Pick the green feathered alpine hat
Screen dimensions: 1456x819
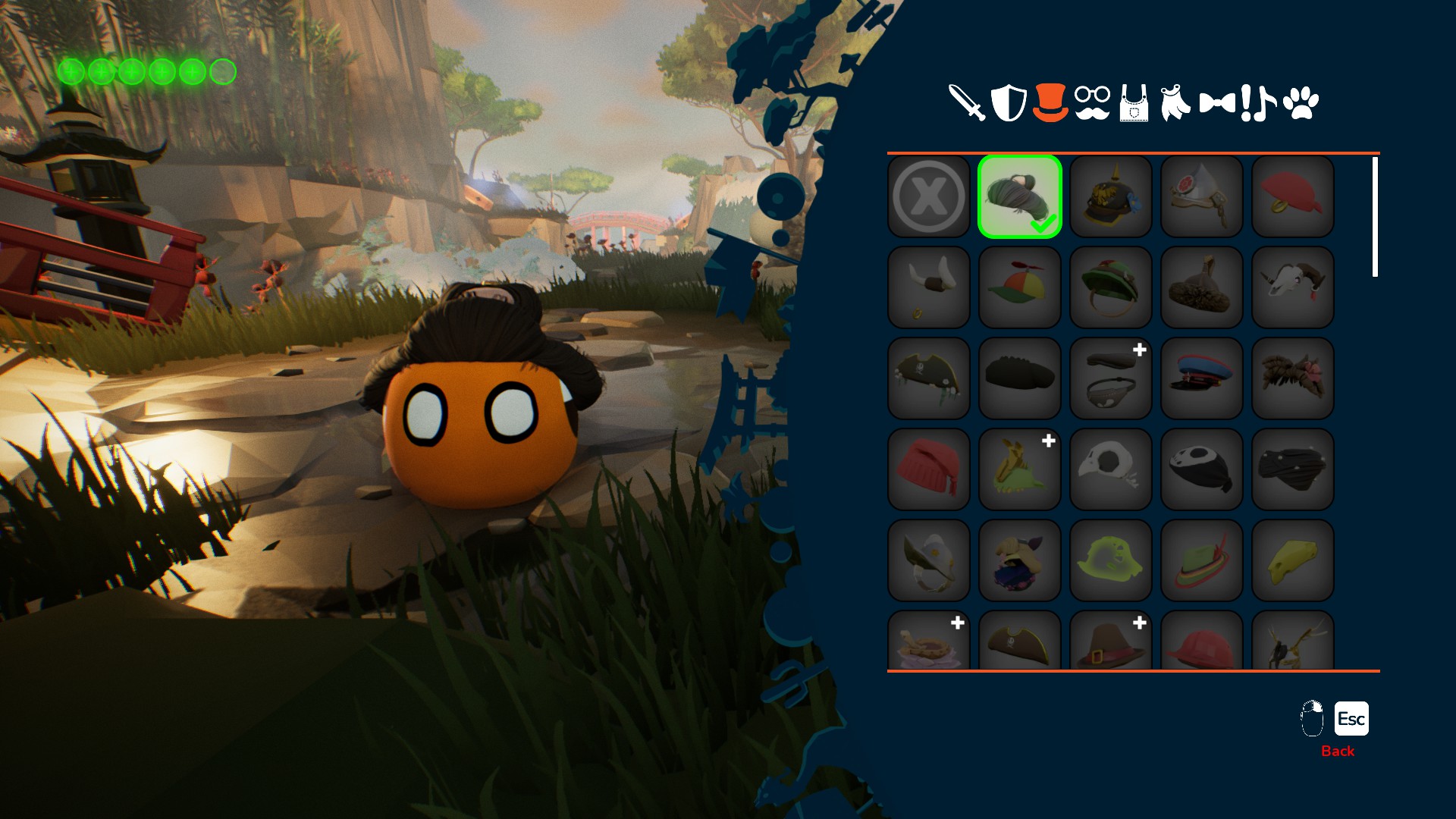(1202, 560)
